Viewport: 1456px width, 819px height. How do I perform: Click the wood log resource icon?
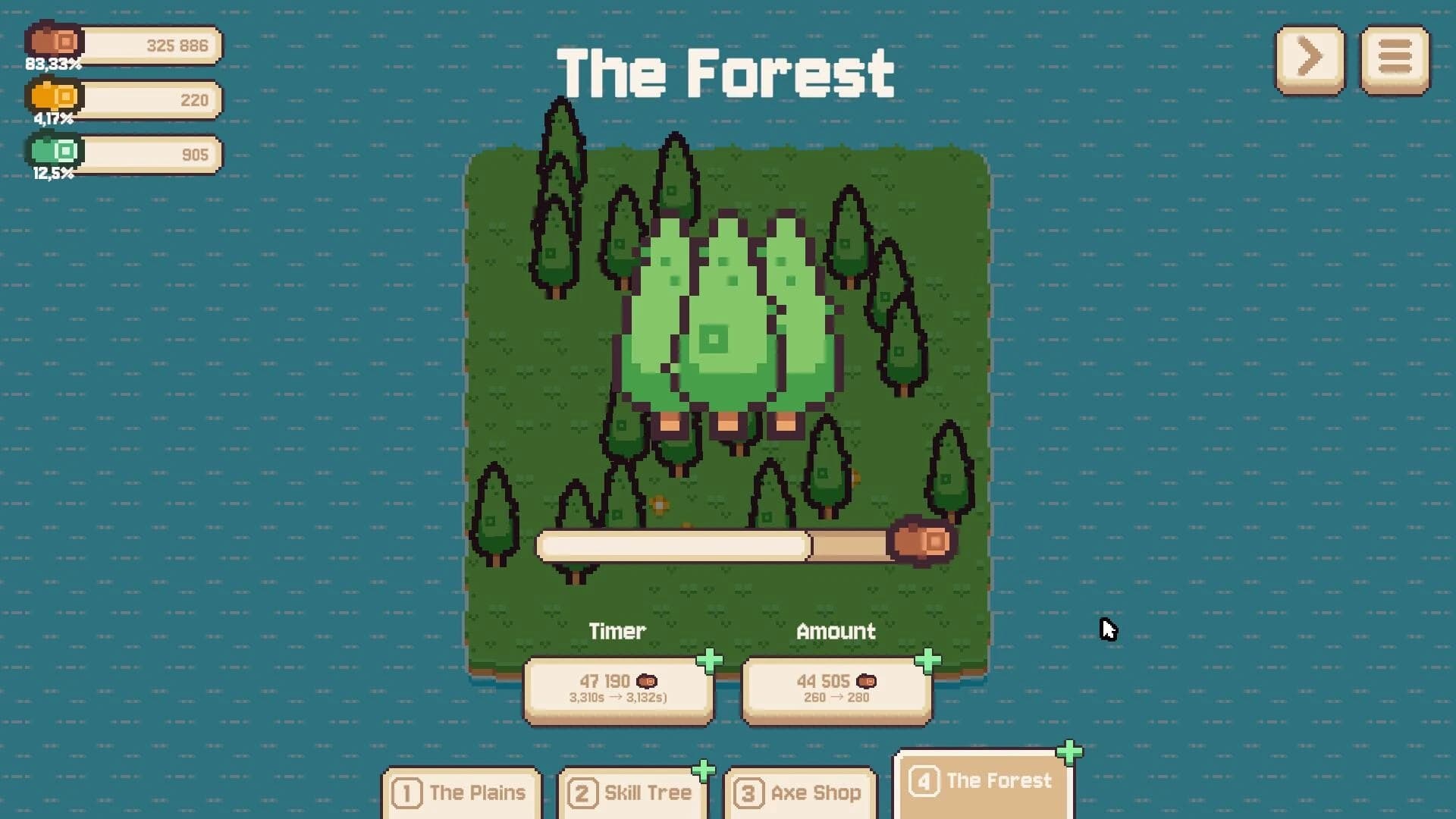(53, 43)
